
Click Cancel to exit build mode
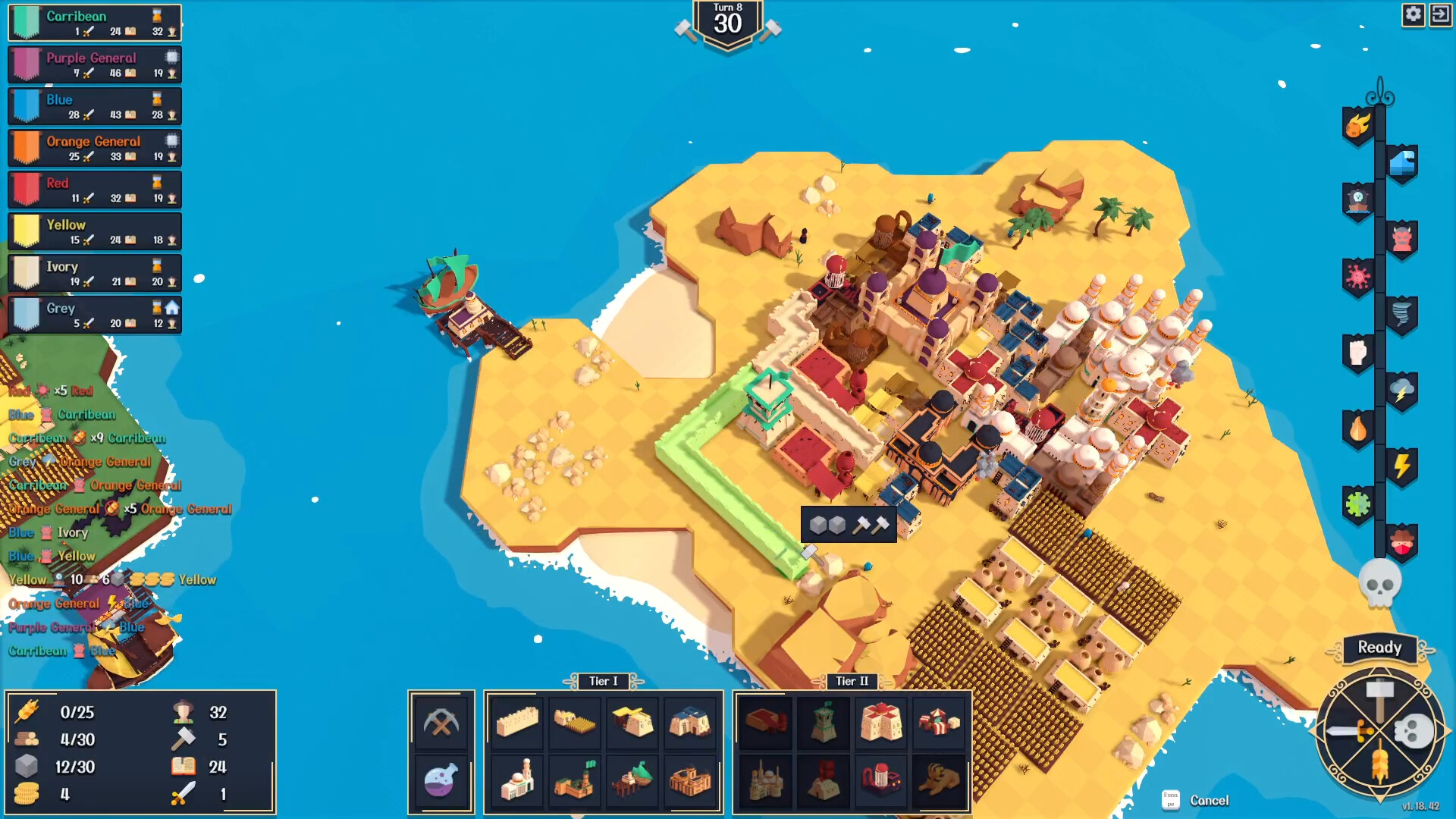pyautogui.click(x=1210, y=800)
